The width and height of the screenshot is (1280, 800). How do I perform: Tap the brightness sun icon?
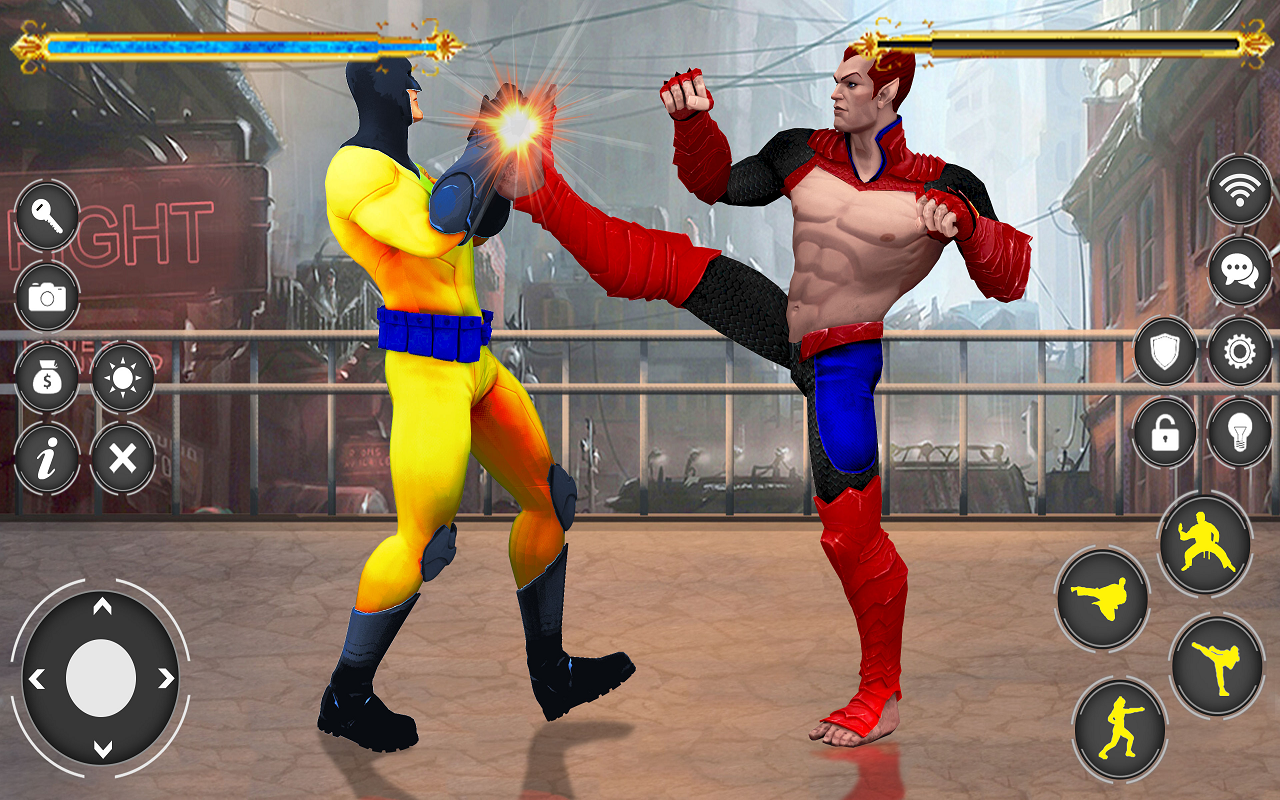(x=122, y=380)
